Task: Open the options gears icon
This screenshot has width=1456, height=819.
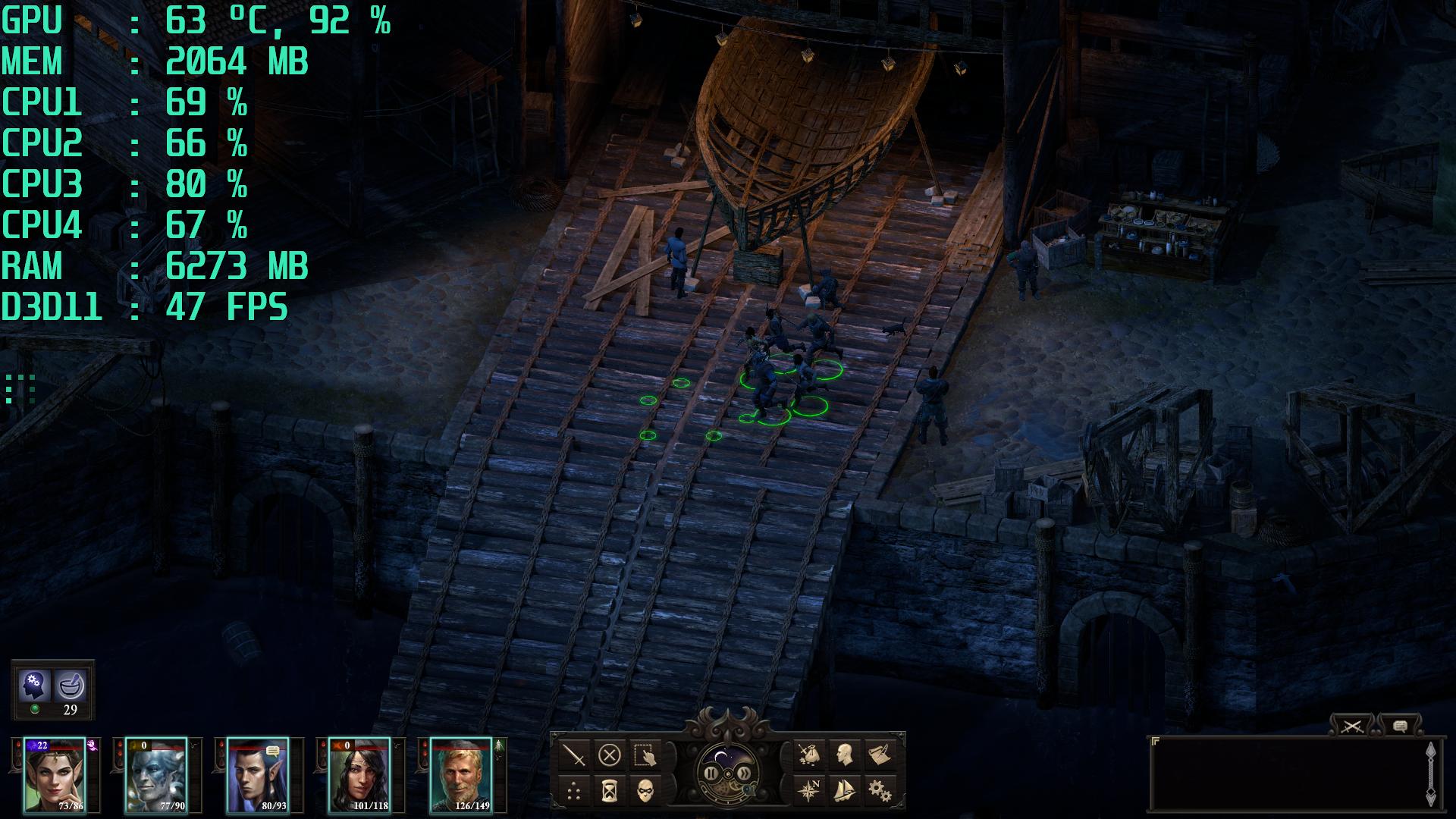Action: (x=880, y=791)
